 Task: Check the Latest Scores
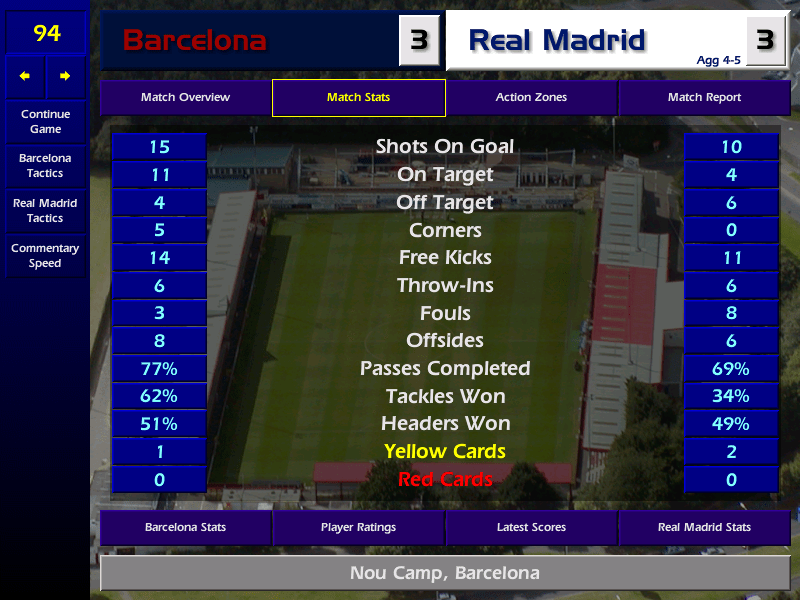coord(531,527)
